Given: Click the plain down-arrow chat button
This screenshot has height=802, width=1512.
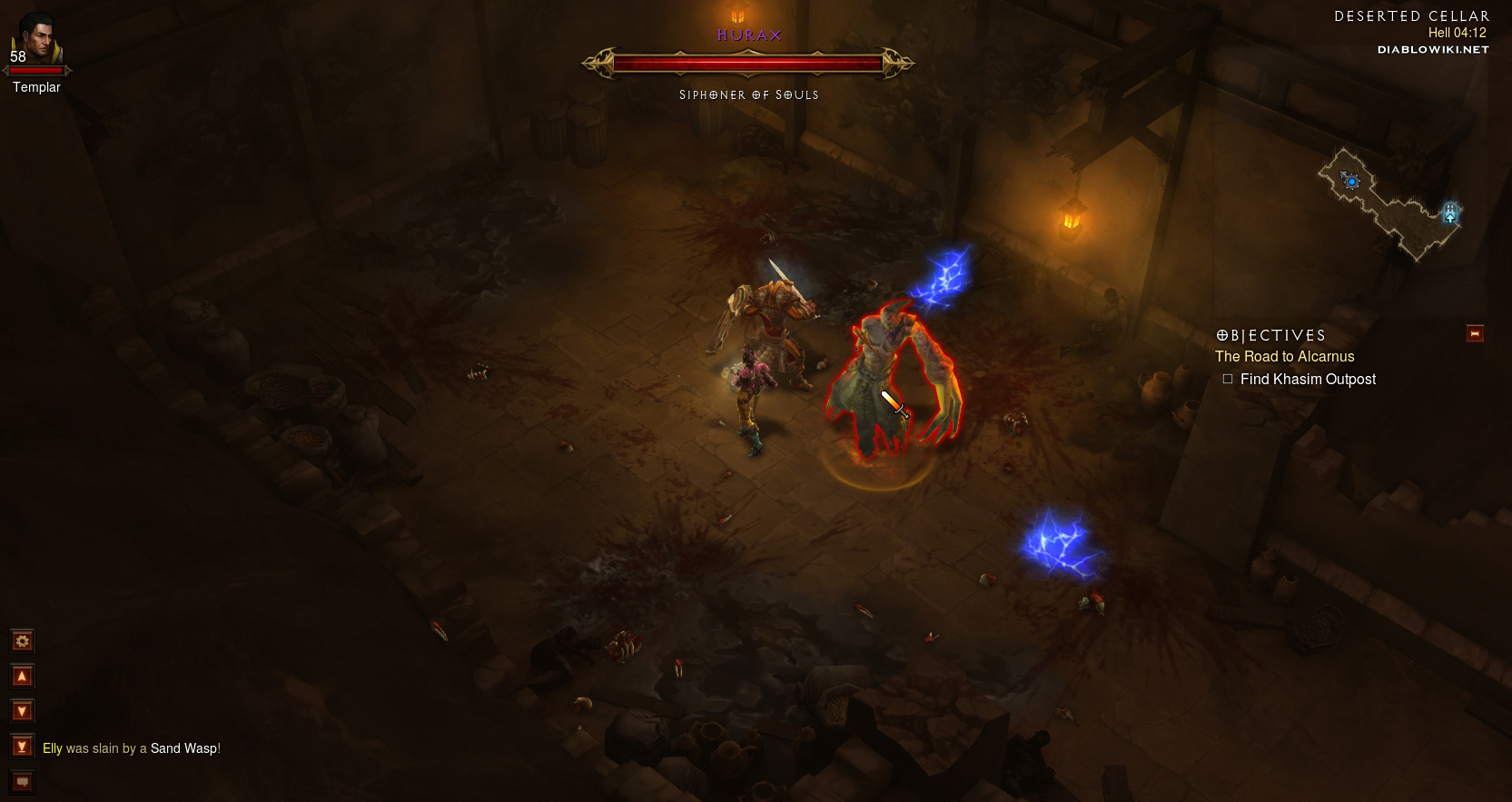Looking at the screenshot, I should pos(23,711).
